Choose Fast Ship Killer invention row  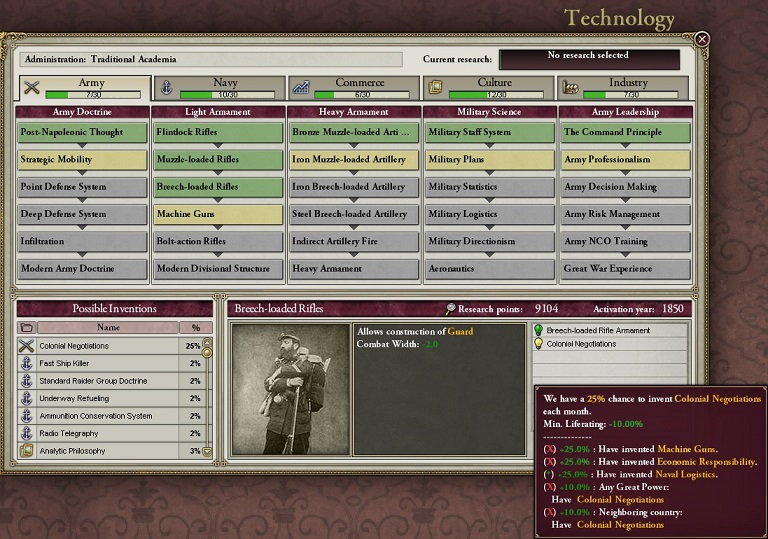click(108, 364)
